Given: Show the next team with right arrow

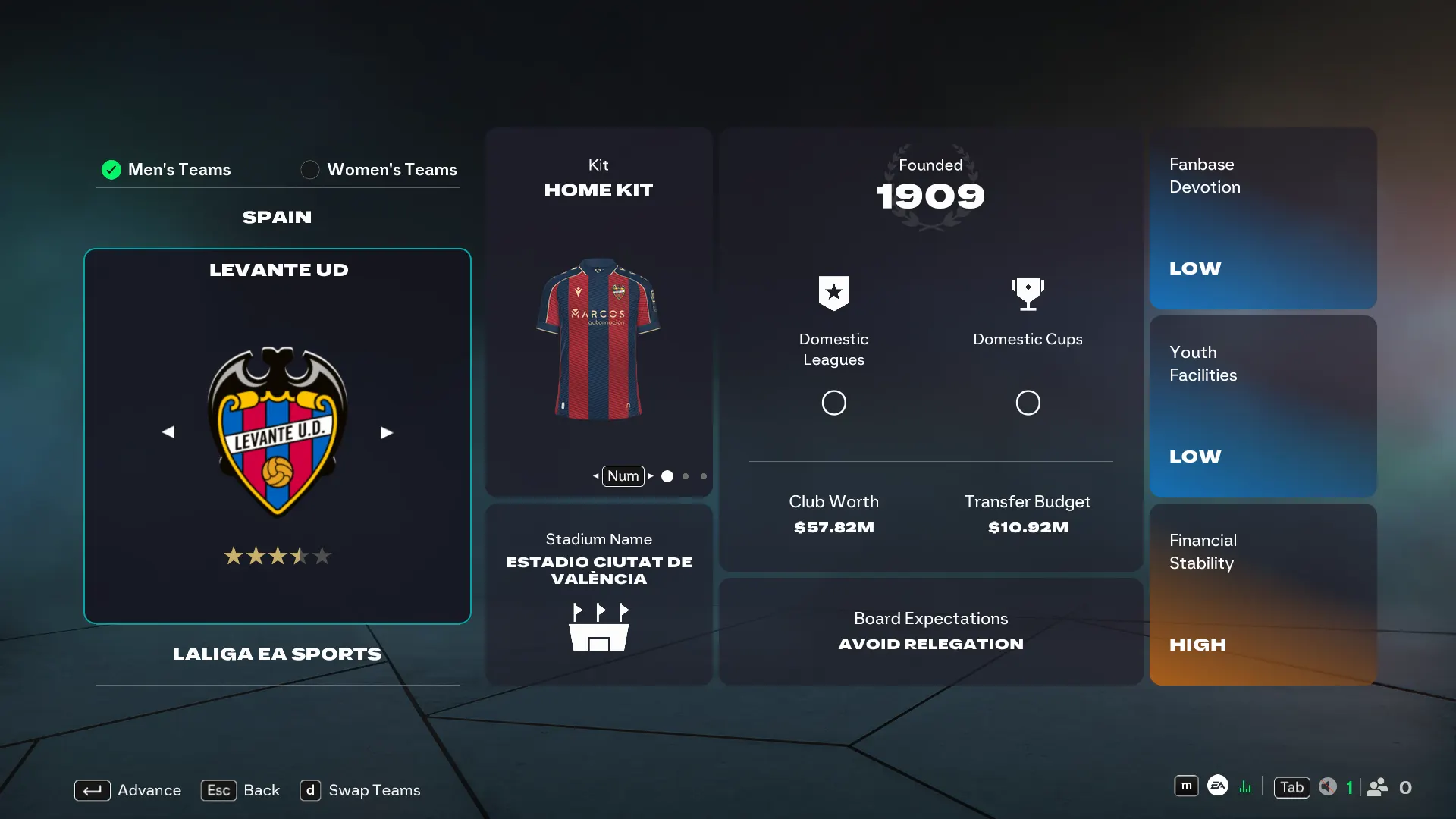Looking at the screenshot, I should click(386, 432).
